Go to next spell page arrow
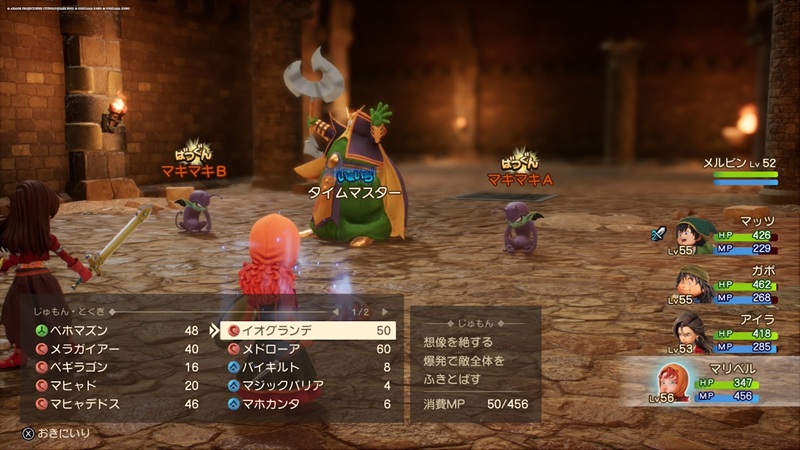The height and width of the screenshot is (450, 800). pyautogui.click(x=385, y=312)
